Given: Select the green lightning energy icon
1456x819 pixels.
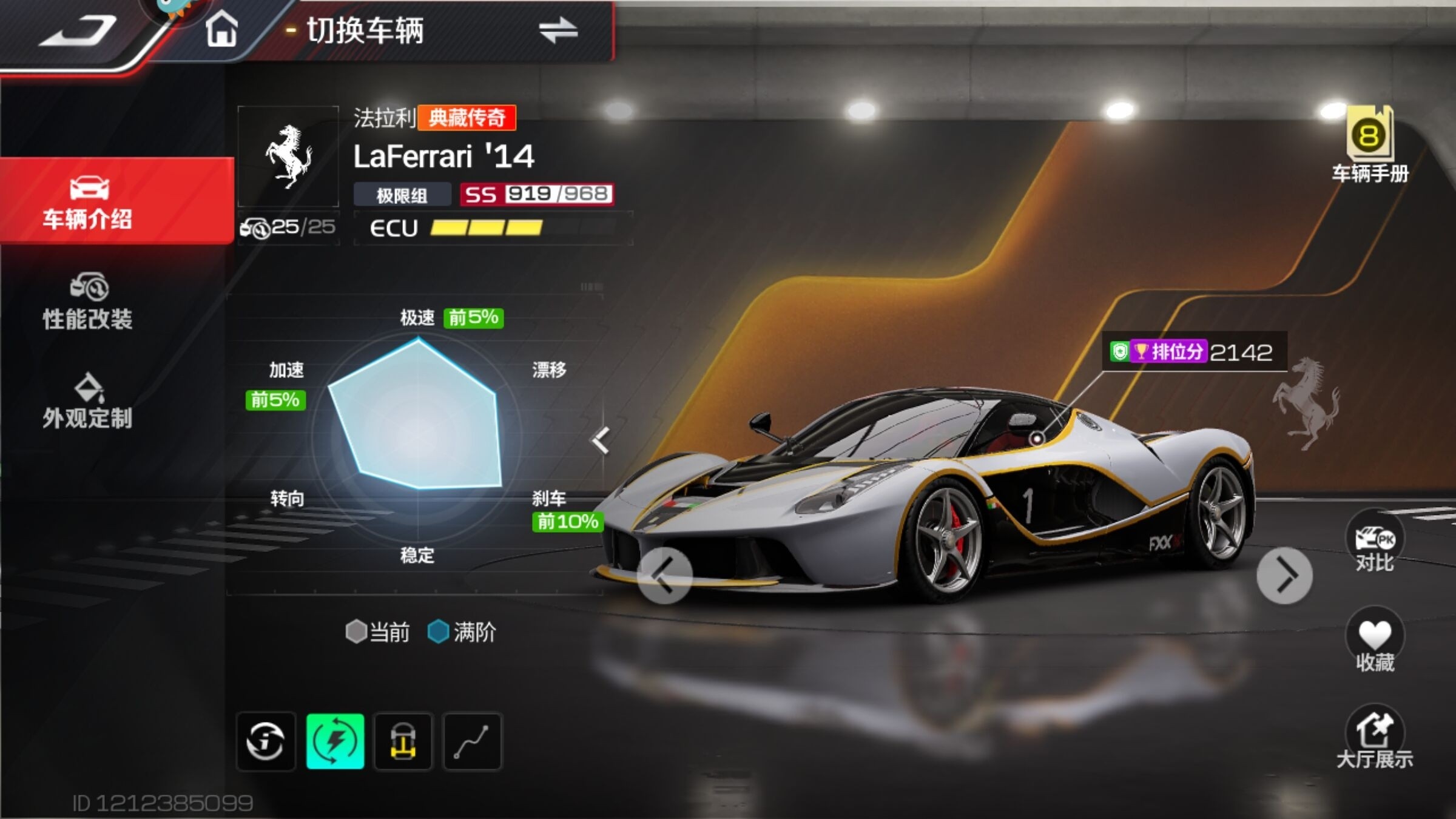Looking at the screenshot, I should tap(335, 741).
